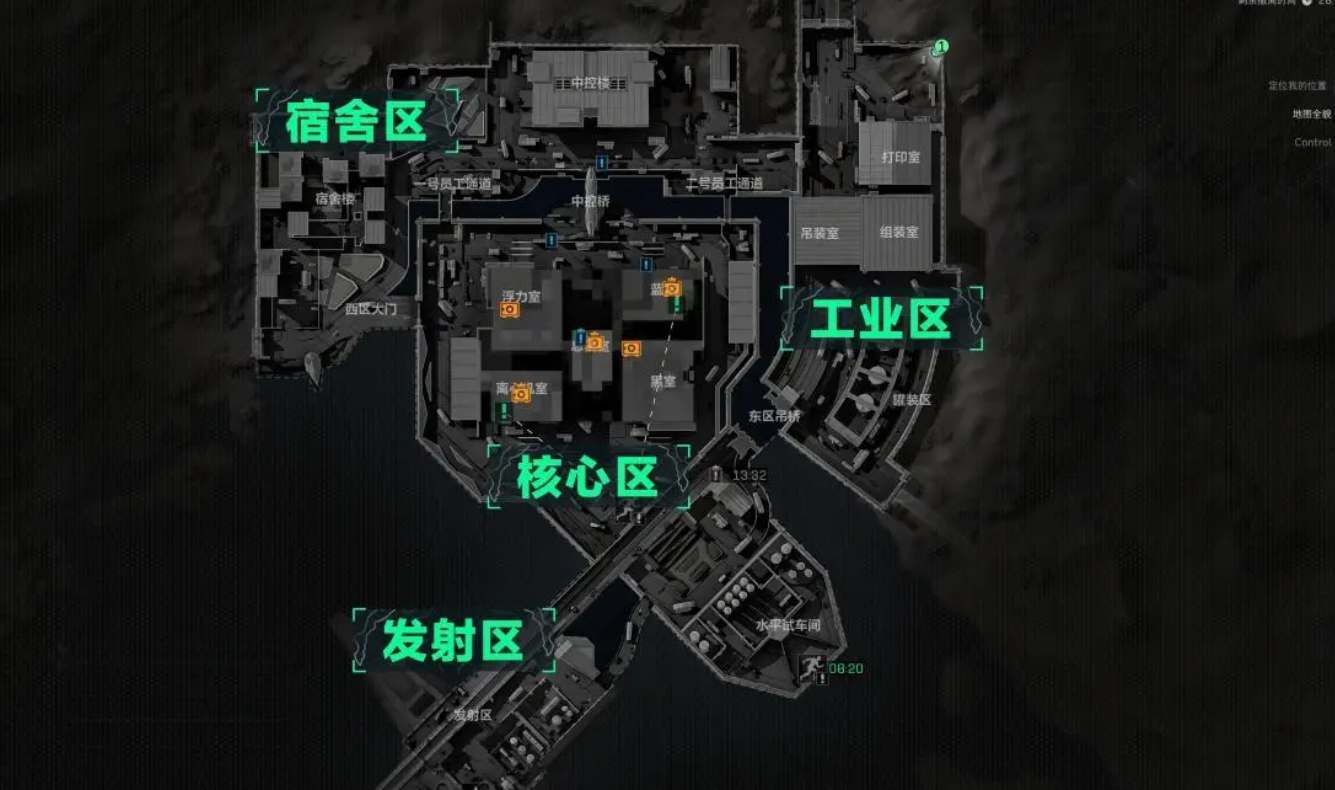Screen dimensions: 1335x790
Task: Select the green ① marker at top right
Action: click(940, 46)
